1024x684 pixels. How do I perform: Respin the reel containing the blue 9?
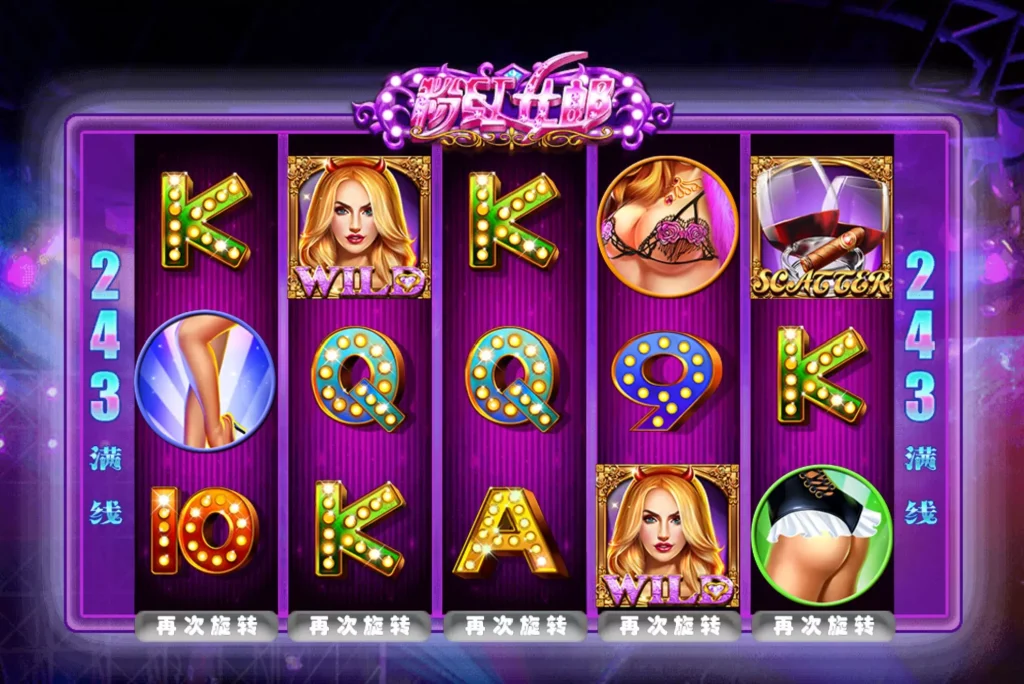point(668,626)
